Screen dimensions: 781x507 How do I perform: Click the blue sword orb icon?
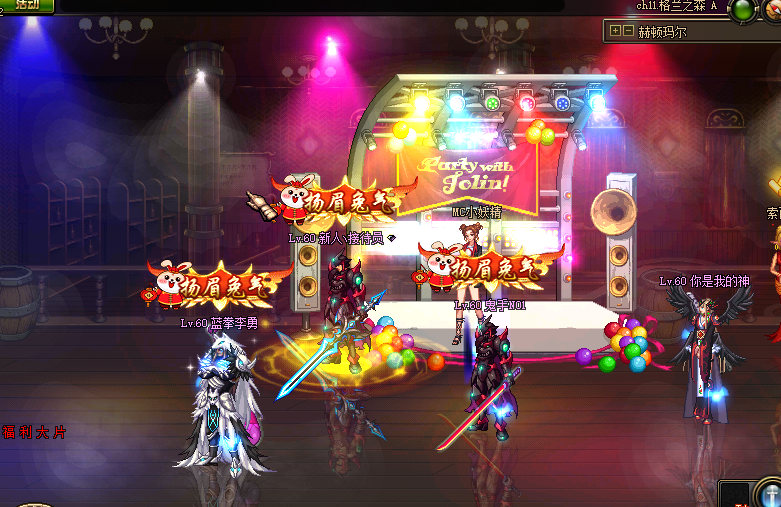(769, 494)
